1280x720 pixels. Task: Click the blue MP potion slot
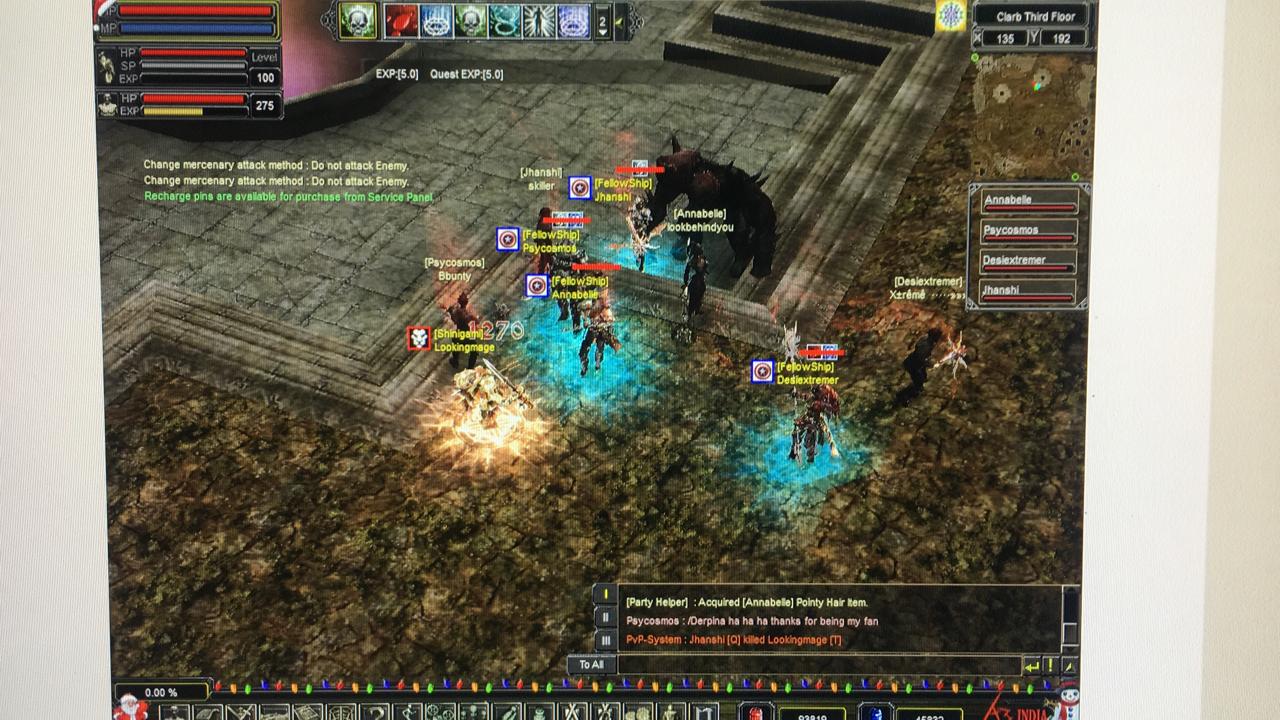[x=875, y=713]
